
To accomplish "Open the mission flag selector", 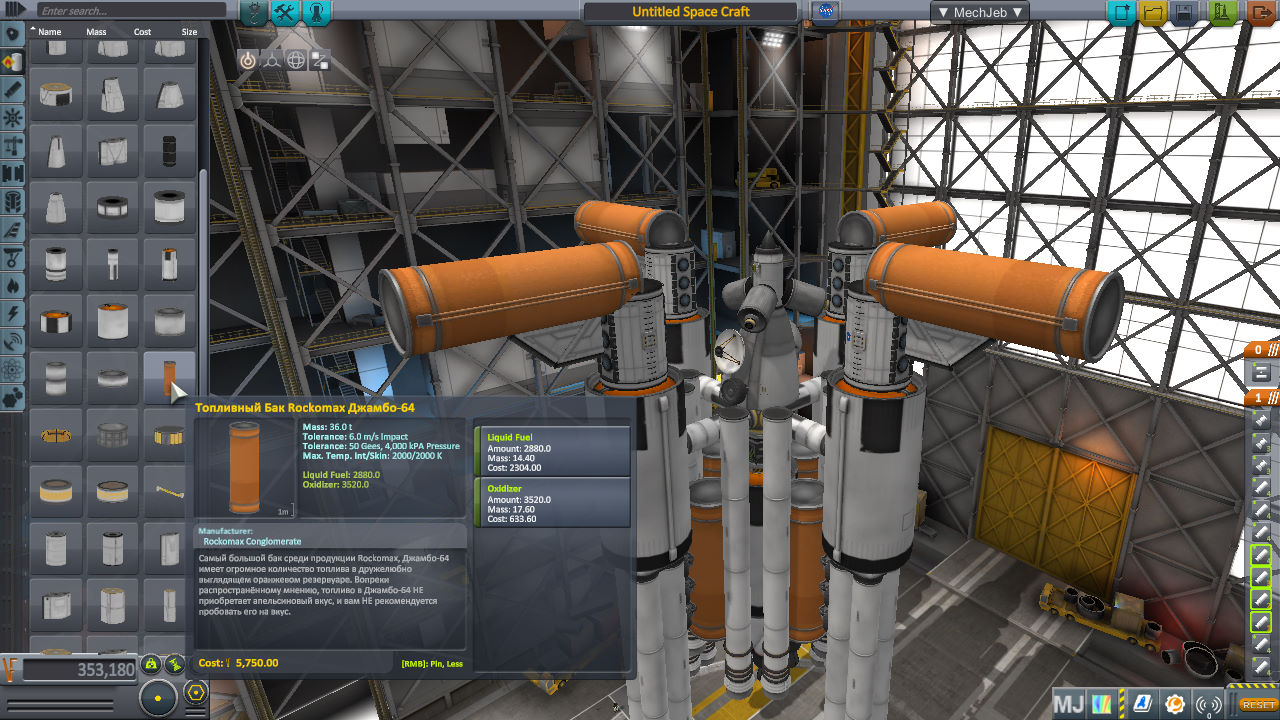I will (827, 13).
